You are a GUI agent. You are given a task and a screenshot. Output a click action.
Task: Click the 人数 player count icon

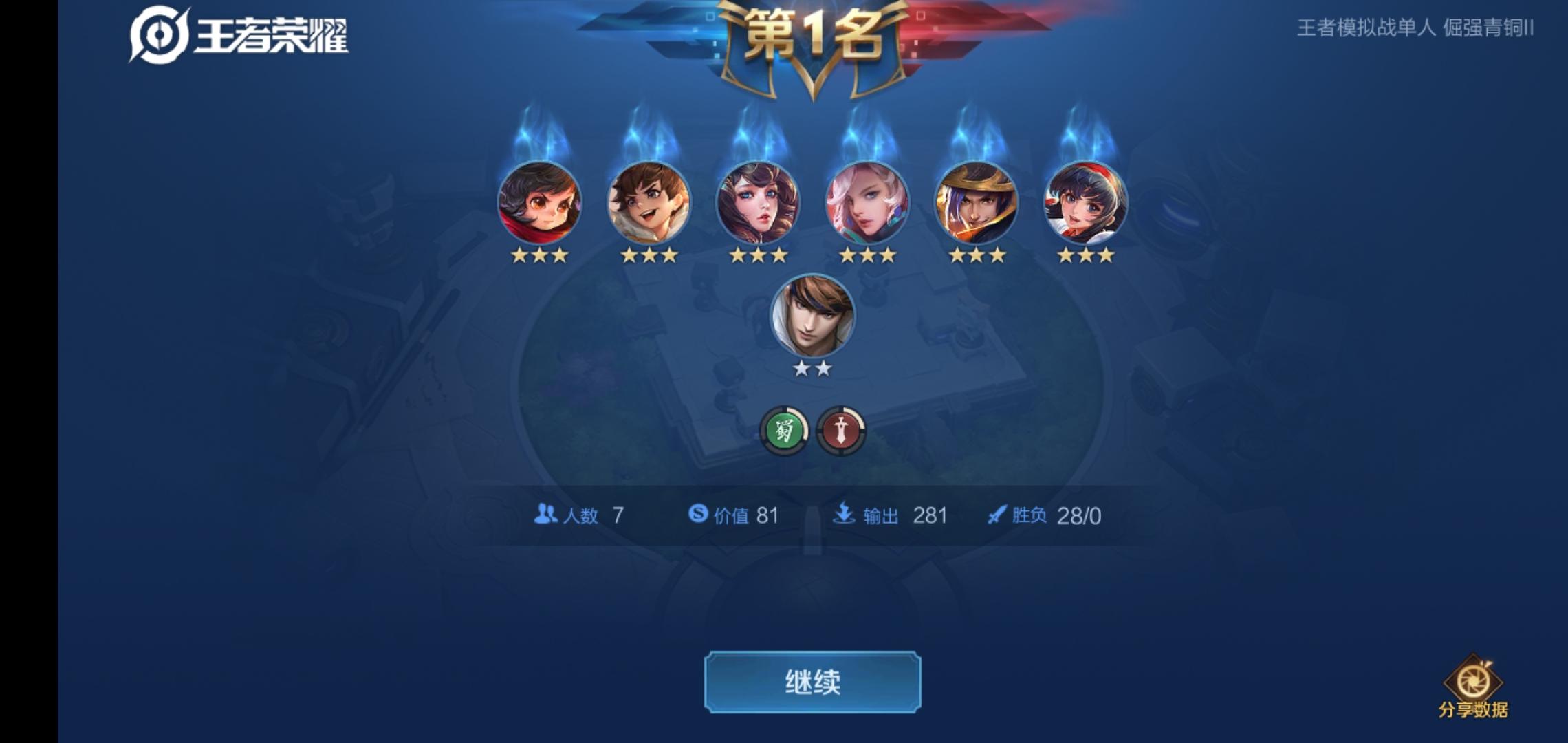(545, 515)
